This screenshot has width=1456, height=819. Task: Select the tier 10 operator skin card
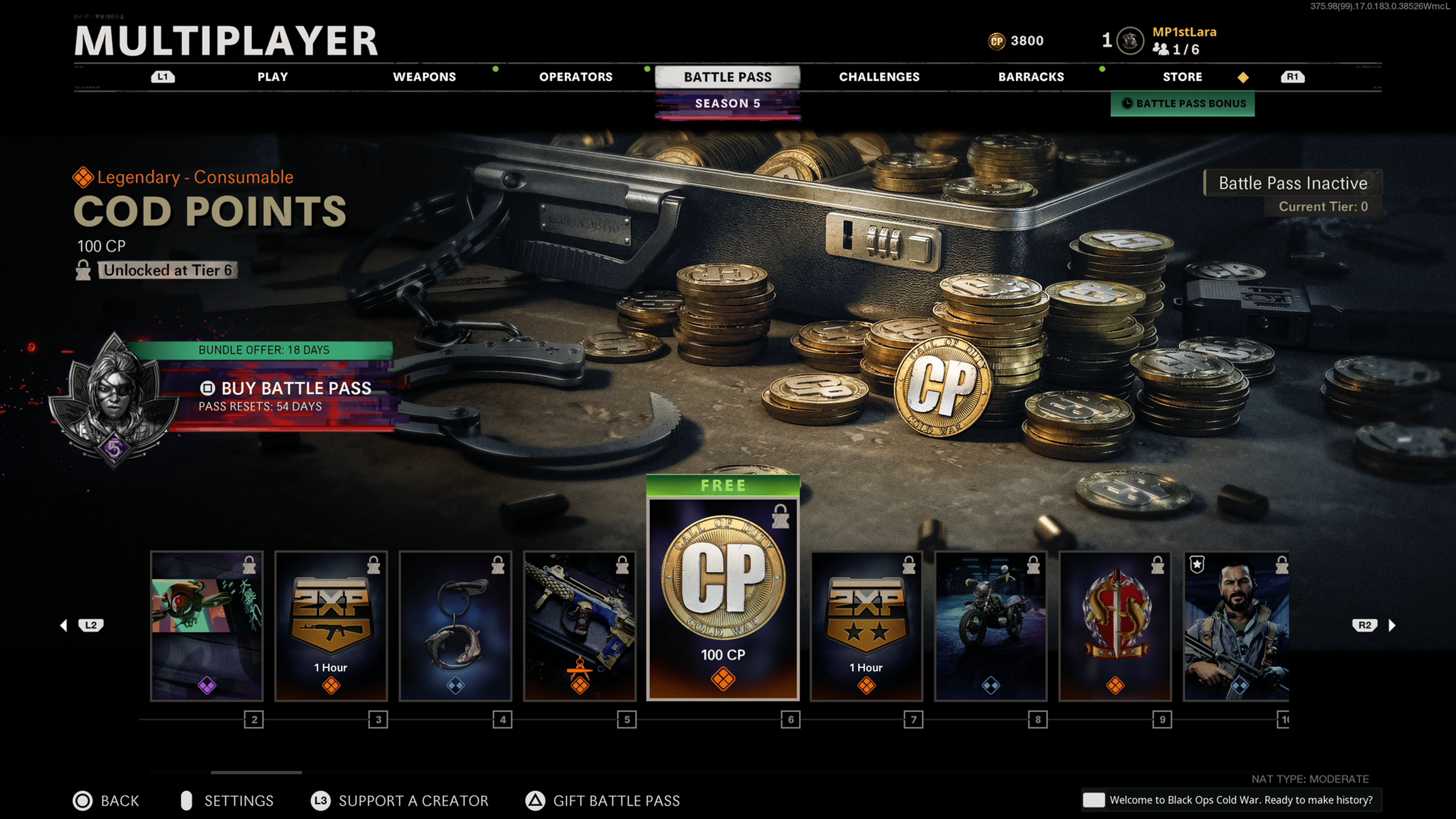(1236, 626)
